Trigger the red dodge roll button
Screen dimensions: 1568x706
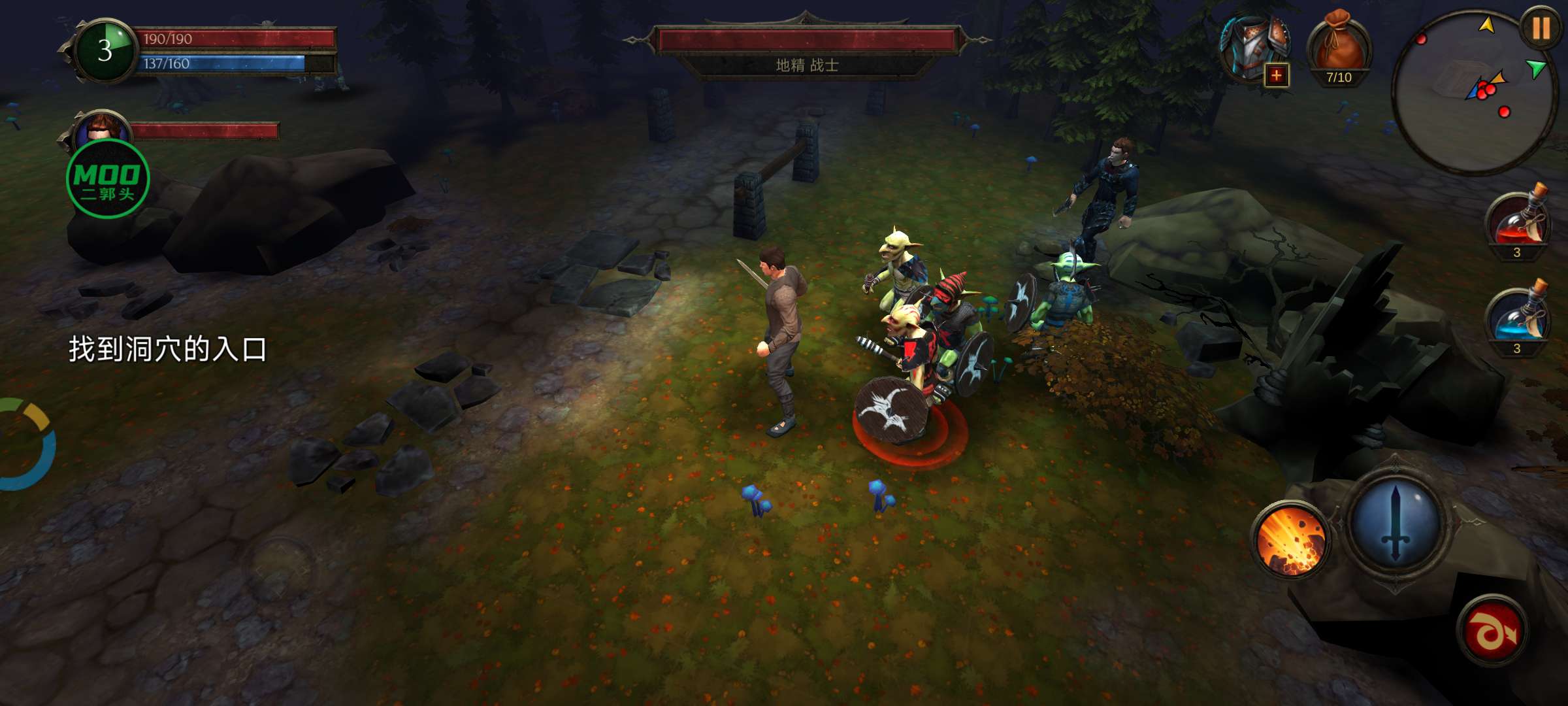click(x=1492, y=630)
